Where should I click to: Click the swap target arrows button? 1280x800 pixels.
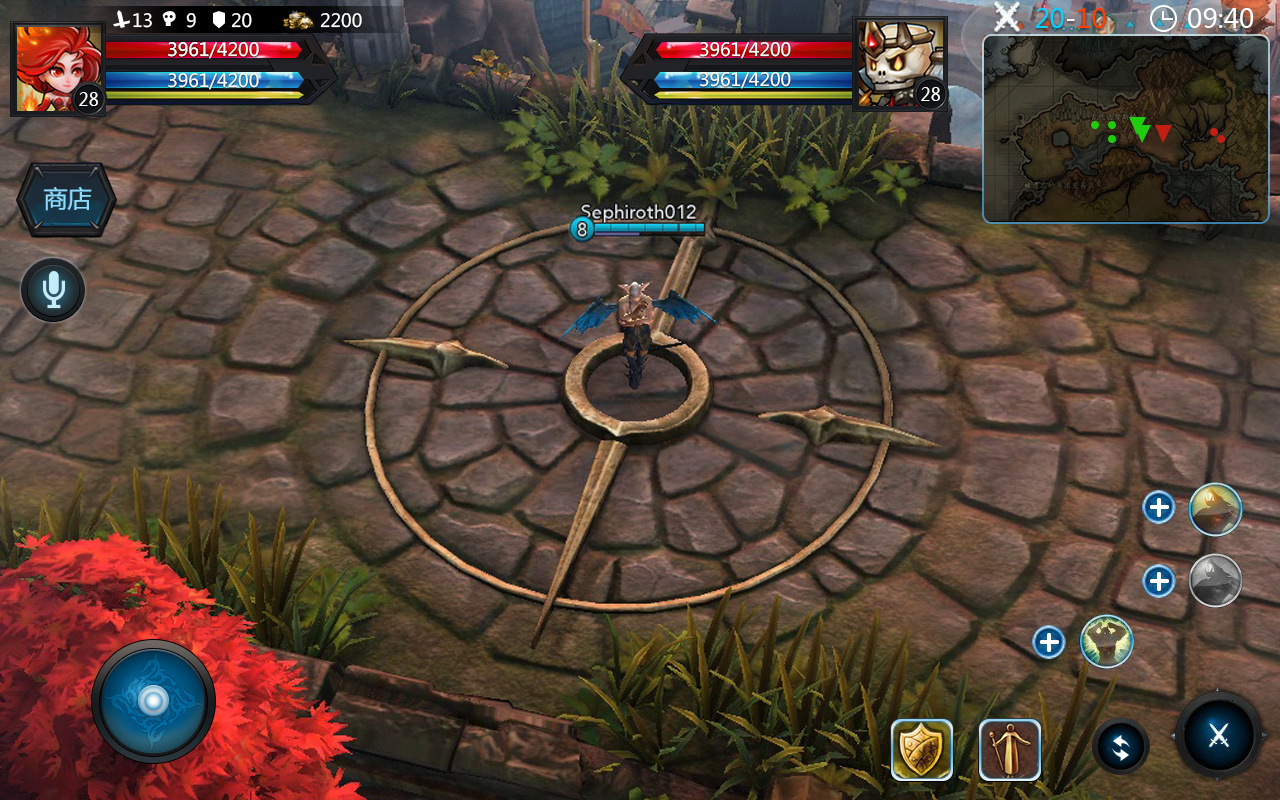click(x=1120, y=748)
